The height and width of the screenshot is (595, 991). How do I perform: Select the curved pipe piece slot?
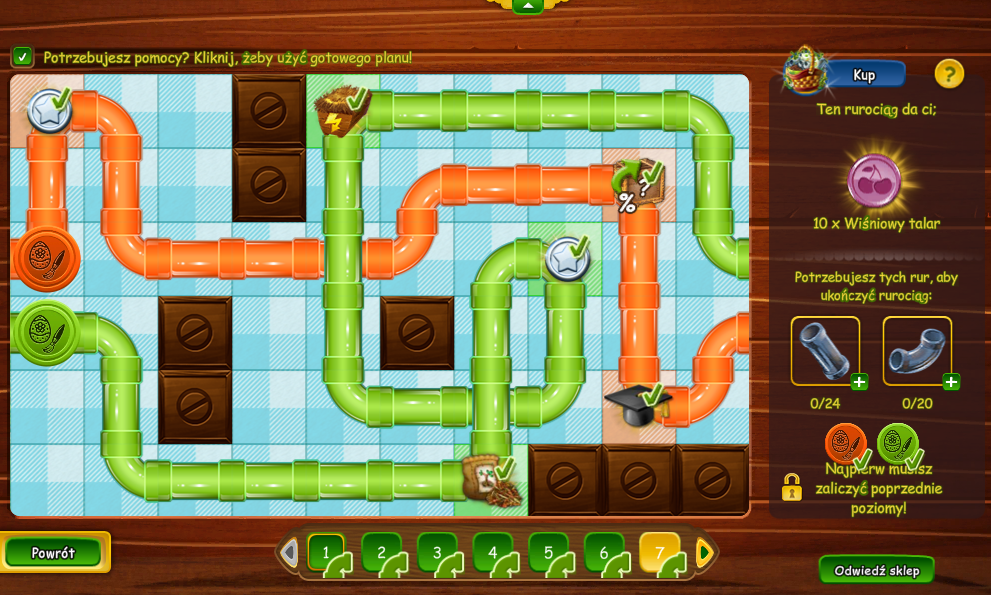[916, 350]
